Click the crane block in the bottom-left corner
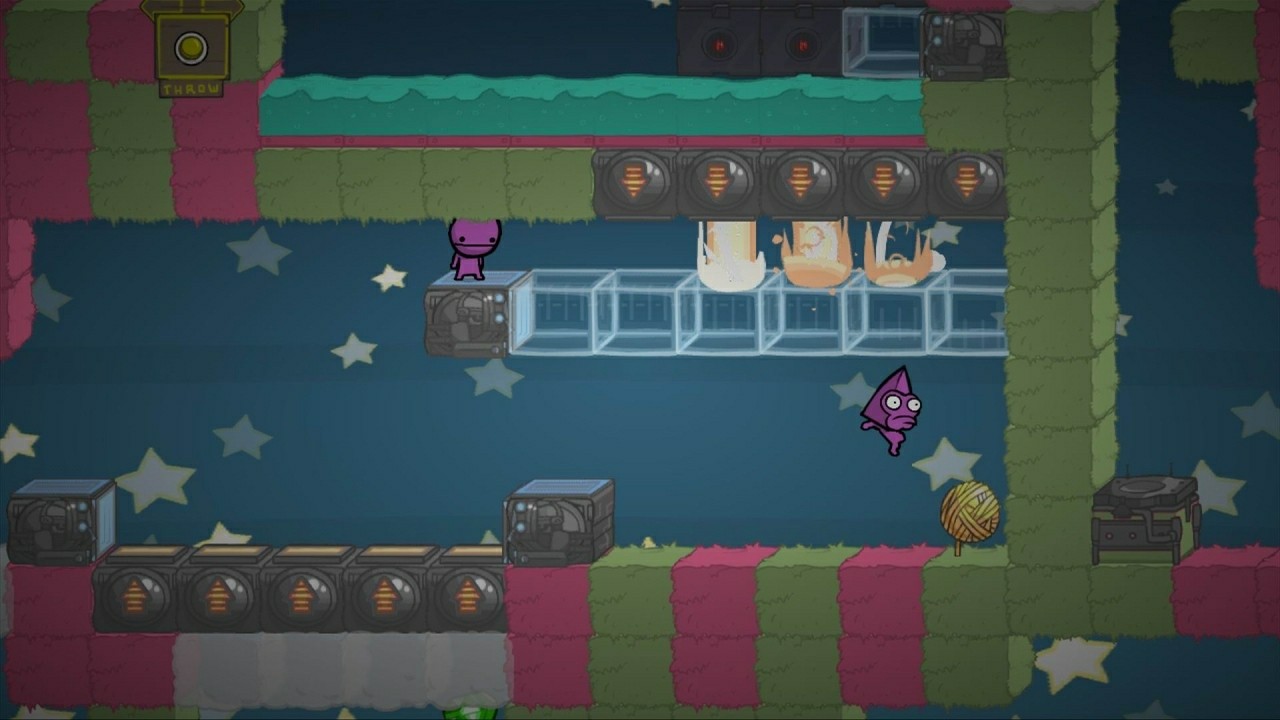1280x720 pixels. click(x=55, y=520)
